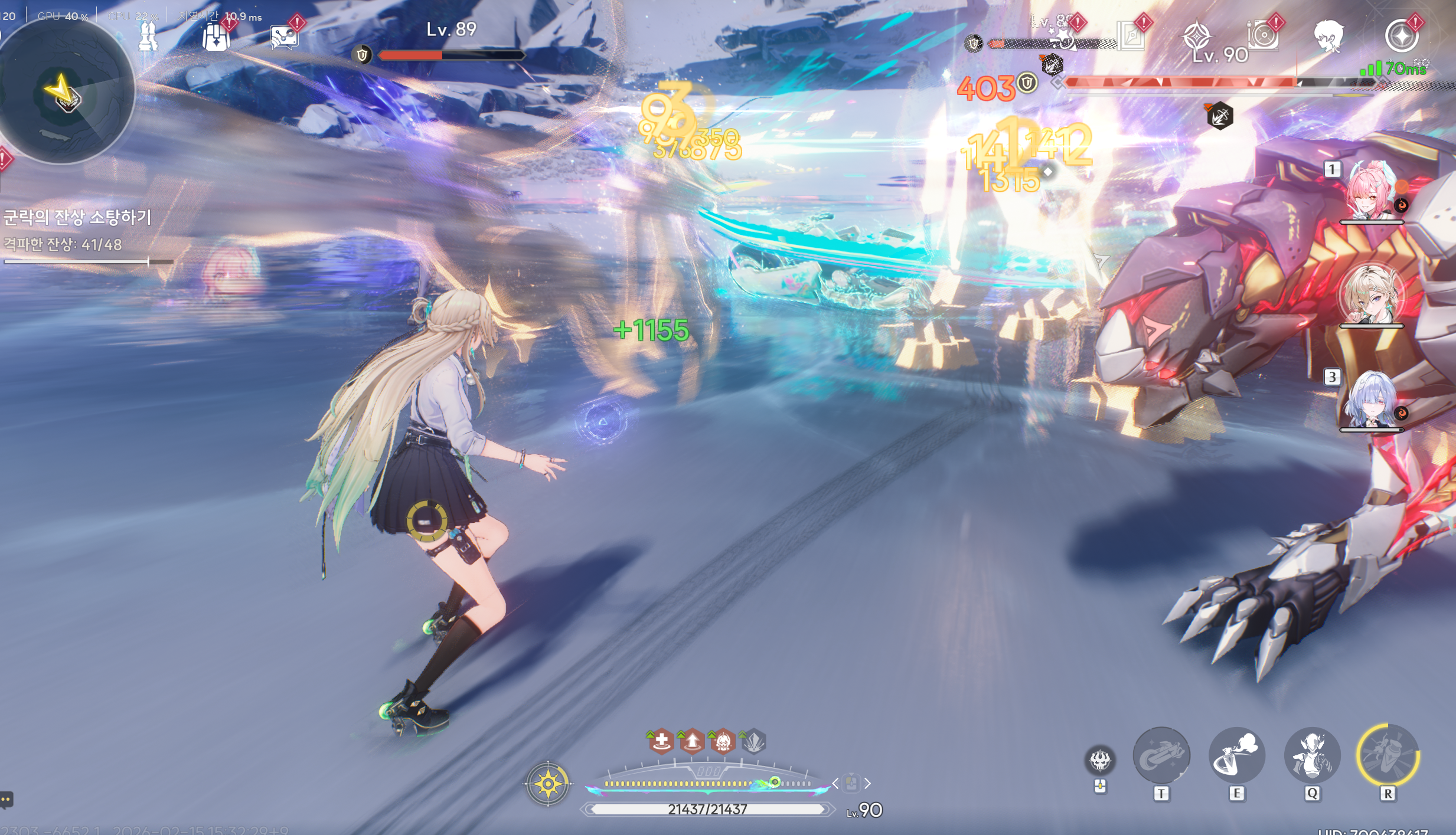This screenshot has height=835, width=1456.
Task: Open the turntable disc icon
Action: tap(1263, 35)
